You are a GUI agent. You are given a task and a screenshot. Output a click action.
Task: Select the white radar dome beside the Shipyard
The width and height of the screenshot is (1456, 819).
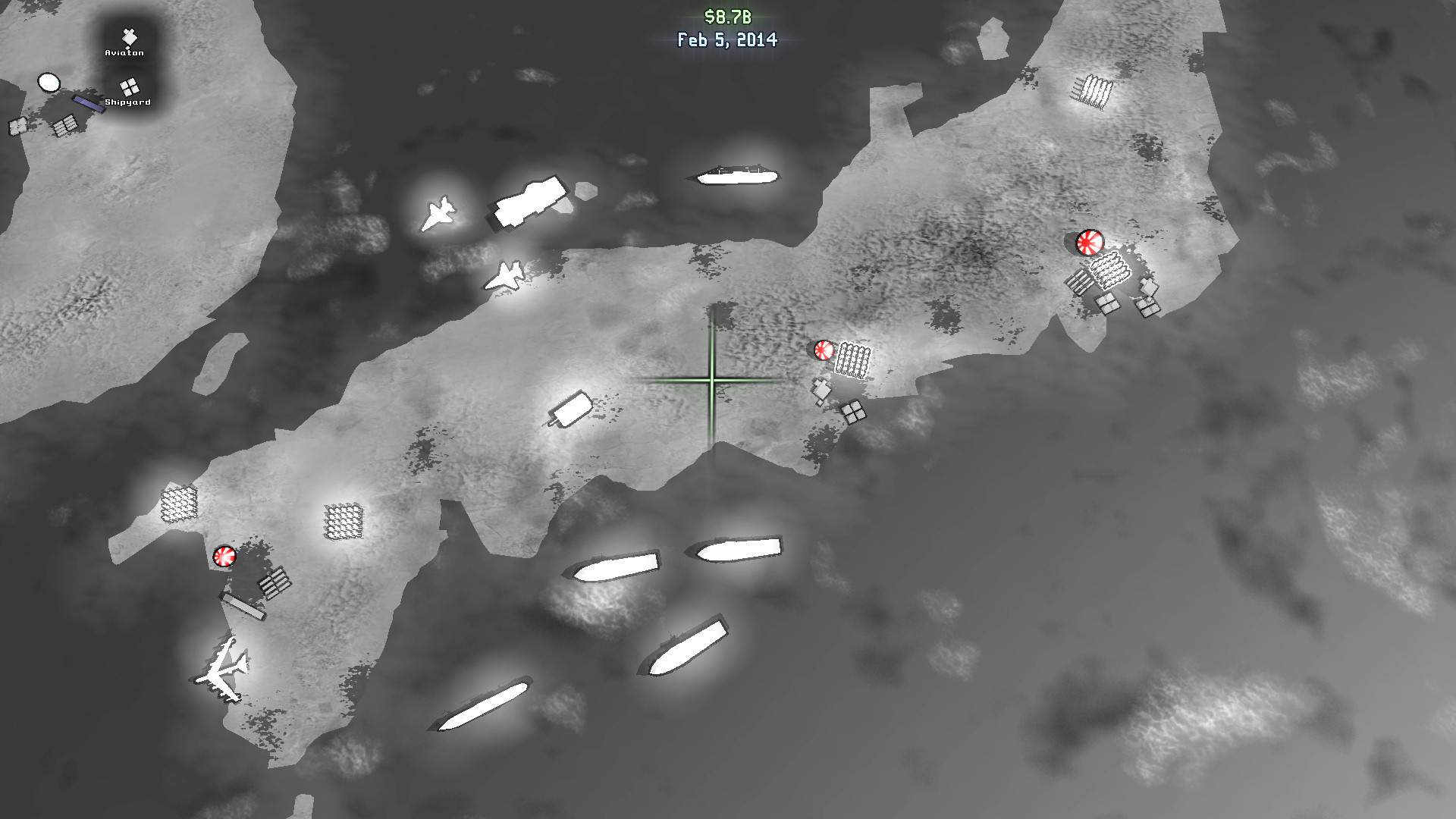(49, 81)
